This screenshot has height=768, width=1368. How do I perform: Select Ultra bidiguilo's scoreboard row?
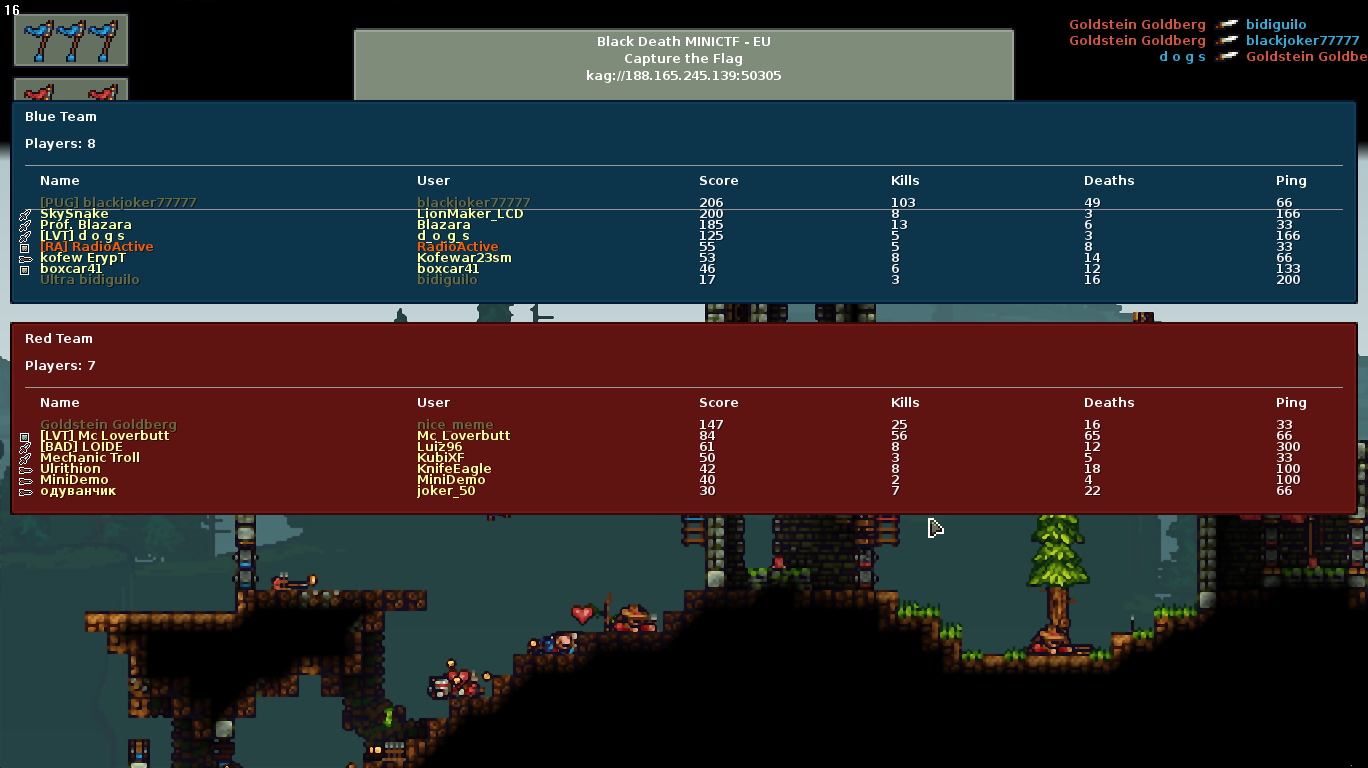pyautogui.click(x=90, y=280)
